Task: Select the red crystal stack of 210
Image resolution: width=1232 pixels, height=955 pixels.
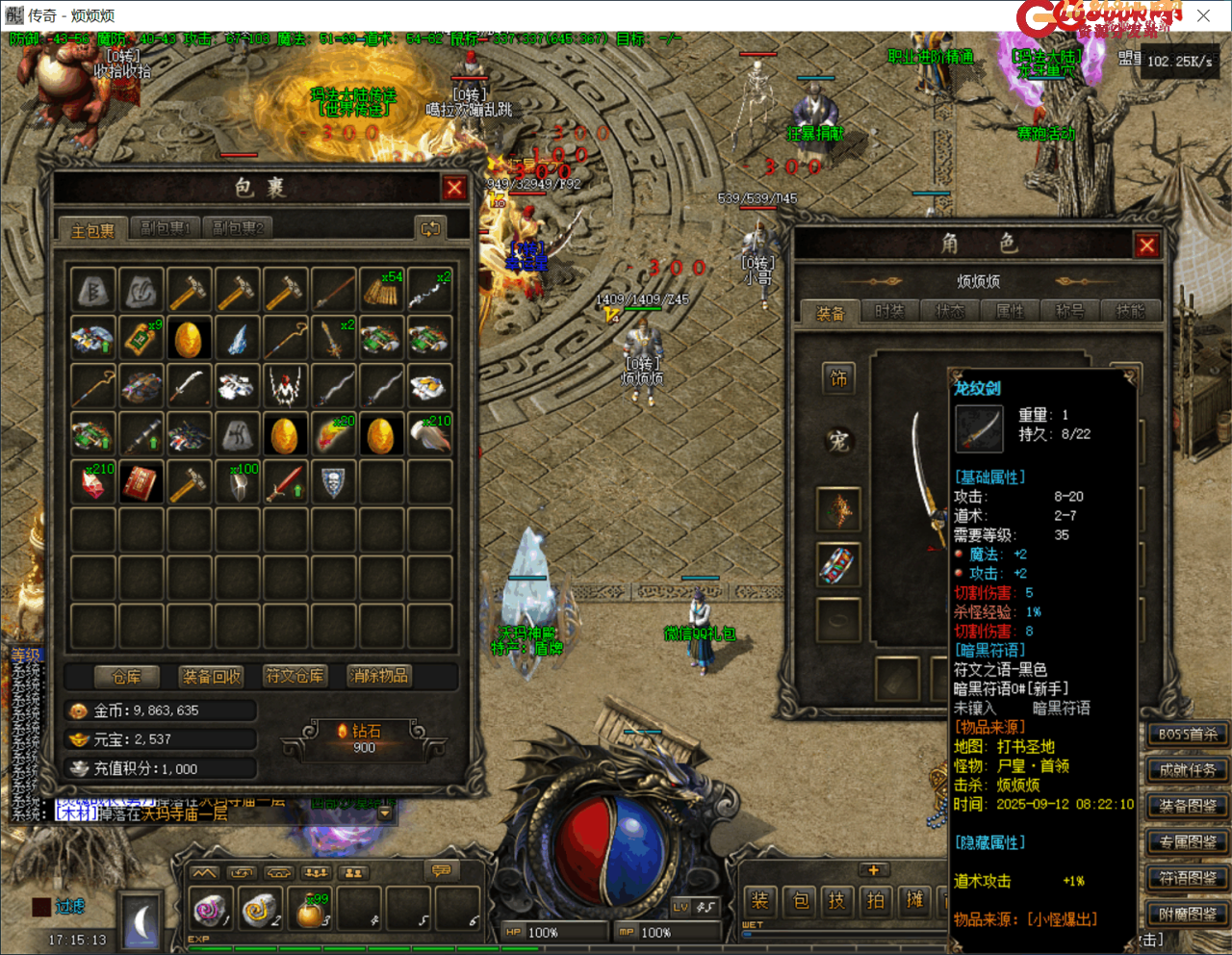Action: point(93,482)
